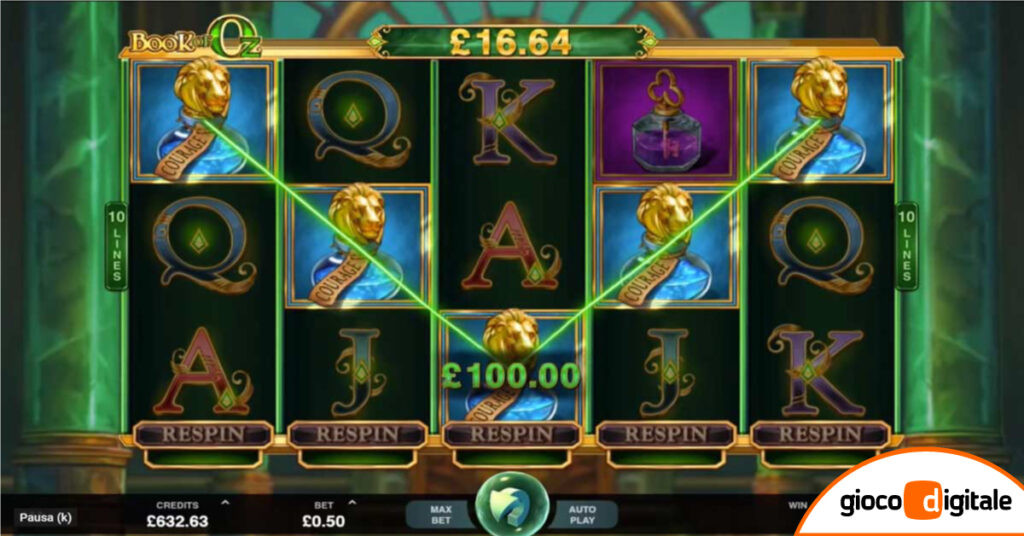Activate Auto Play
Image resolution: width=1024 pixels, height=536 pixels.
[x=582, y=515]
